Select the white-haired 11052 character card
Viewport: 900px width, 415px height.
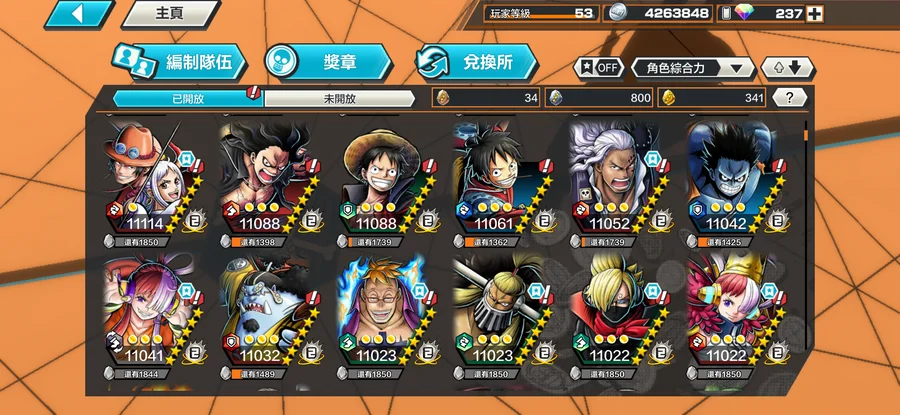pos(616,180)
